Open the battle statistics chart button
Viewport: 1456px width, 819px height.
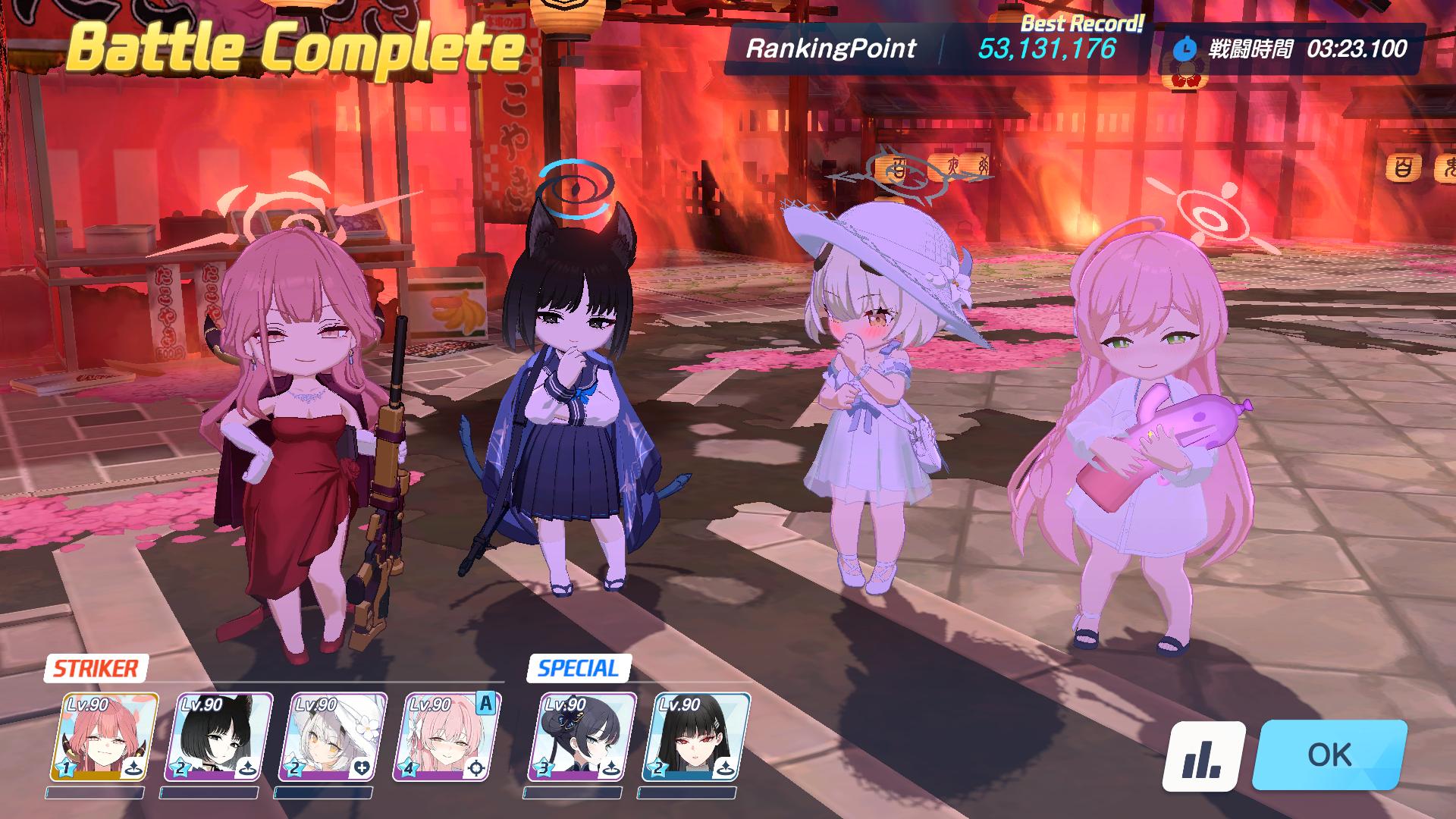[1204, 756]
